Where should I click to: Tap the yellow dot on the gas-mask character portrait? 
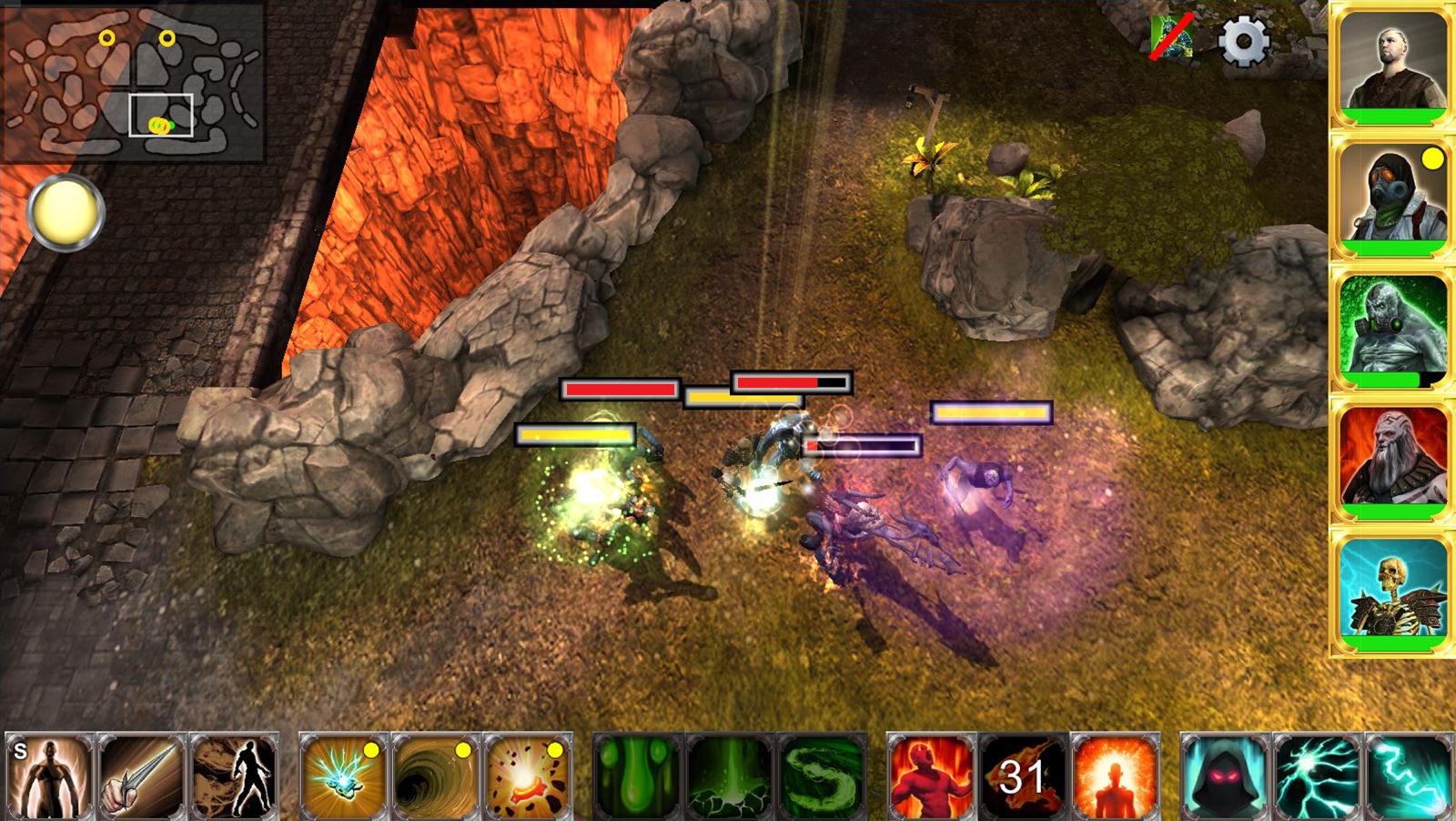tap(1435, 159)
